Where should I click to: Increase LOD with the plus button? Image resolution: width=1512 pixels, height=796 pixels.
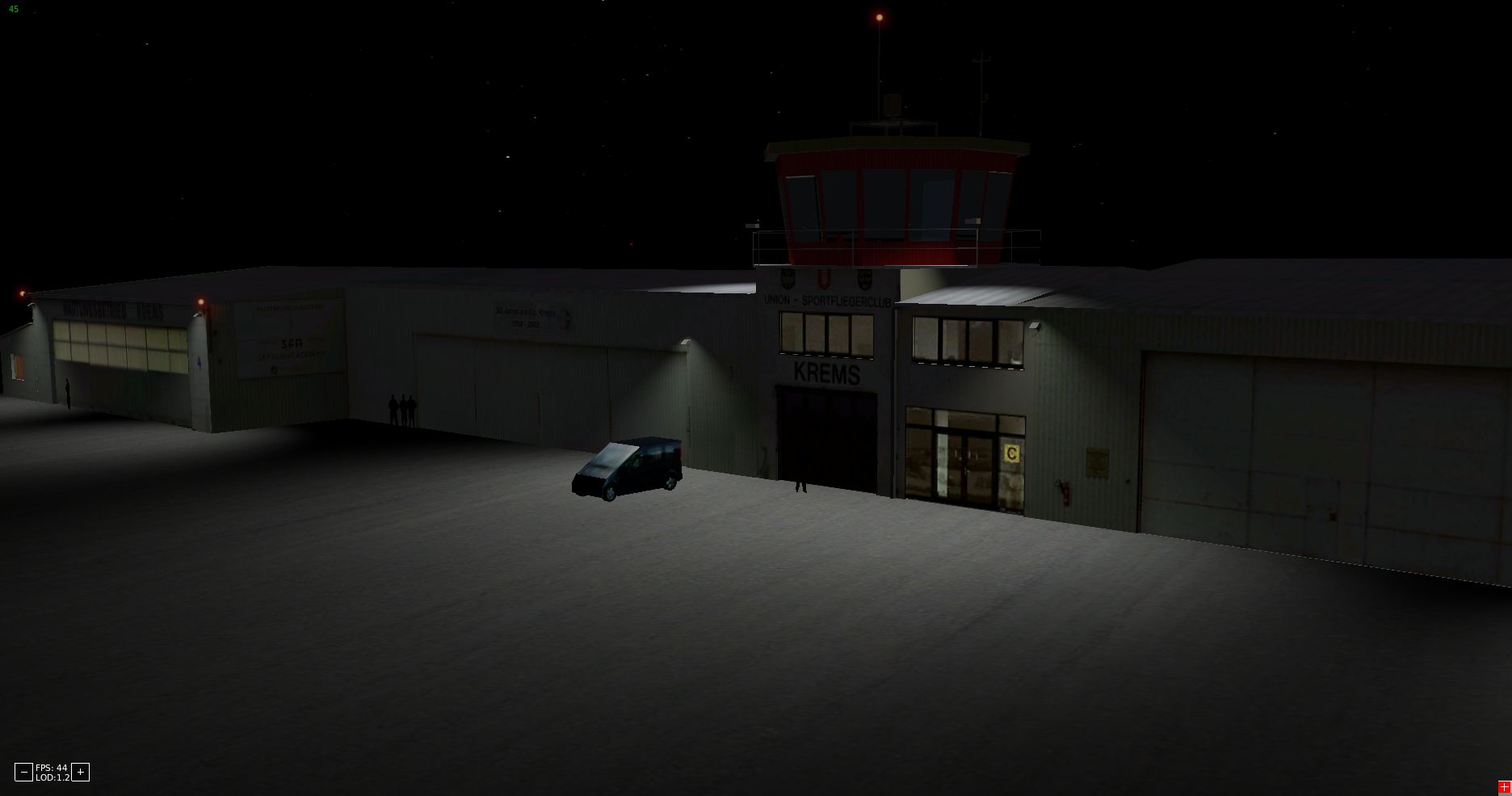[x=80, y=773]
